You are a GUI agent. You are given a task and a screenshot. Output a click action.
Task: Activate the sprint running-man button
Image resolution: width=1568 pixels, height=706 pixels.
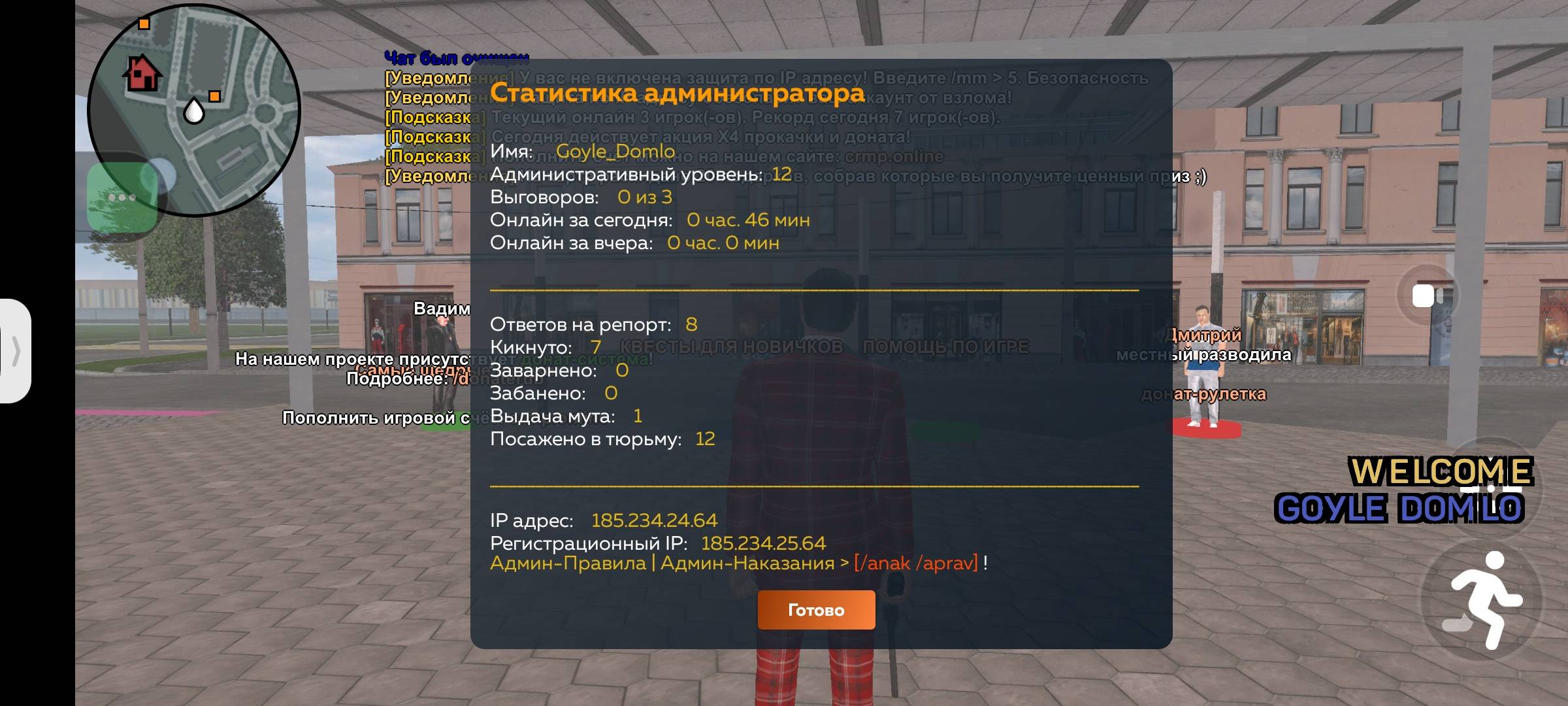click(x=1481, y=599)
